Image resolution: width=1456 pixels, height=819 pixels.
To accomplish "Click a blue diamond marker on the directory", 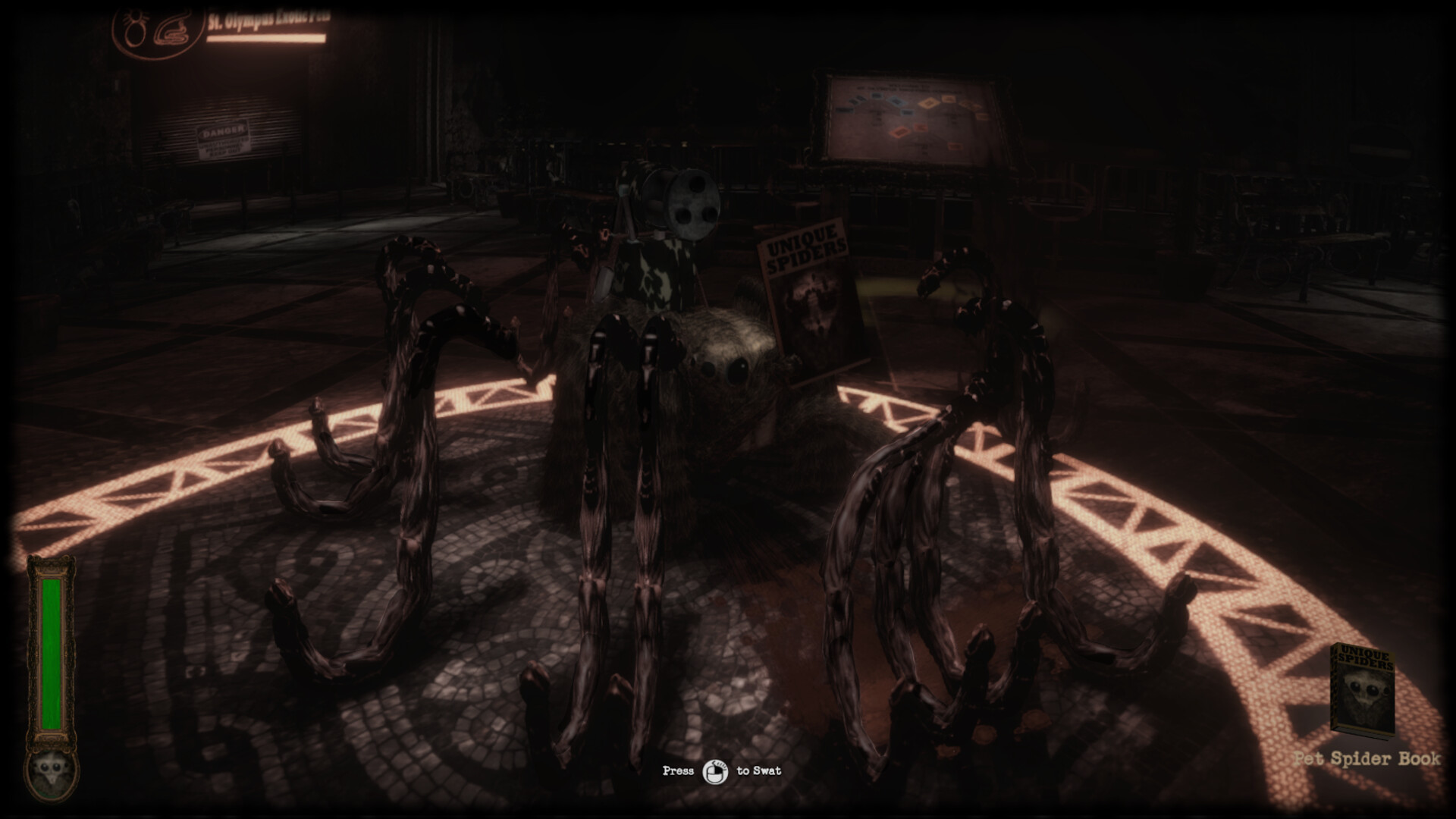I will click(896, 101).
